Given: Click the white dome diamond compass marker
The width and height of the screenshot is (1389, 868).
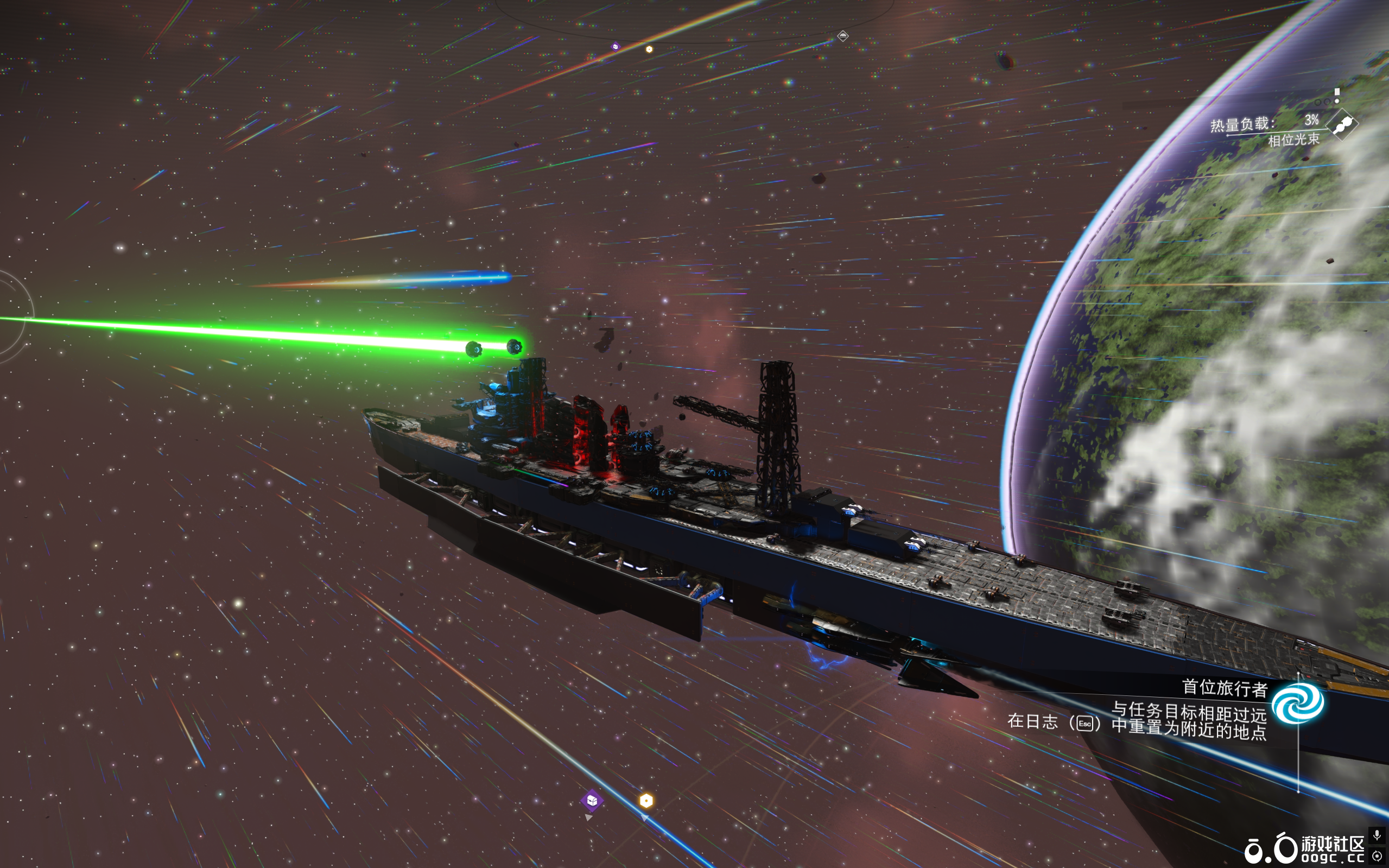Looking at the screenshot, I should click(842, 36).
